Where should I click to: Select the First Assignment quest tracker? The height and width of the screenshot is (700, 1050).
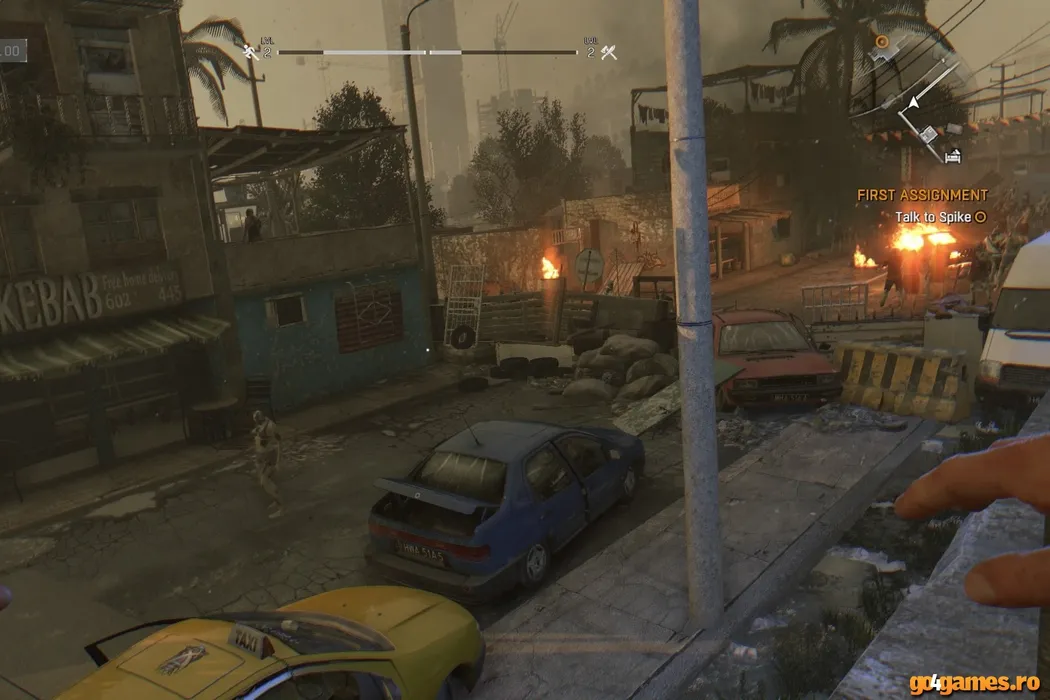point(922,195)
